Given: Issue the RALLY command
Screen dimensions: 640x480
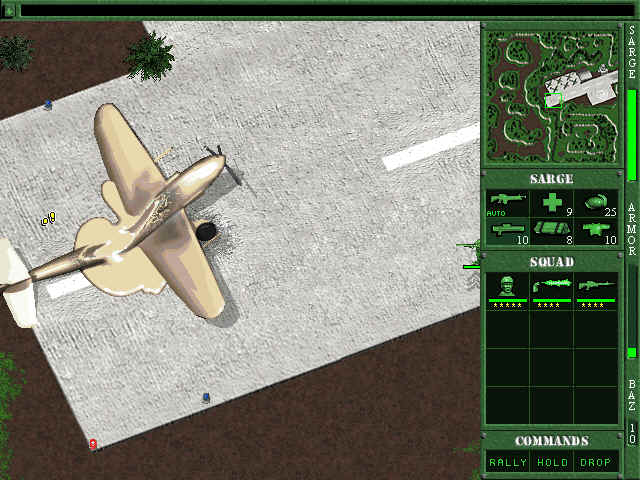Looking at the screenshot, I should pyautogui.click(x=507, y=462).
